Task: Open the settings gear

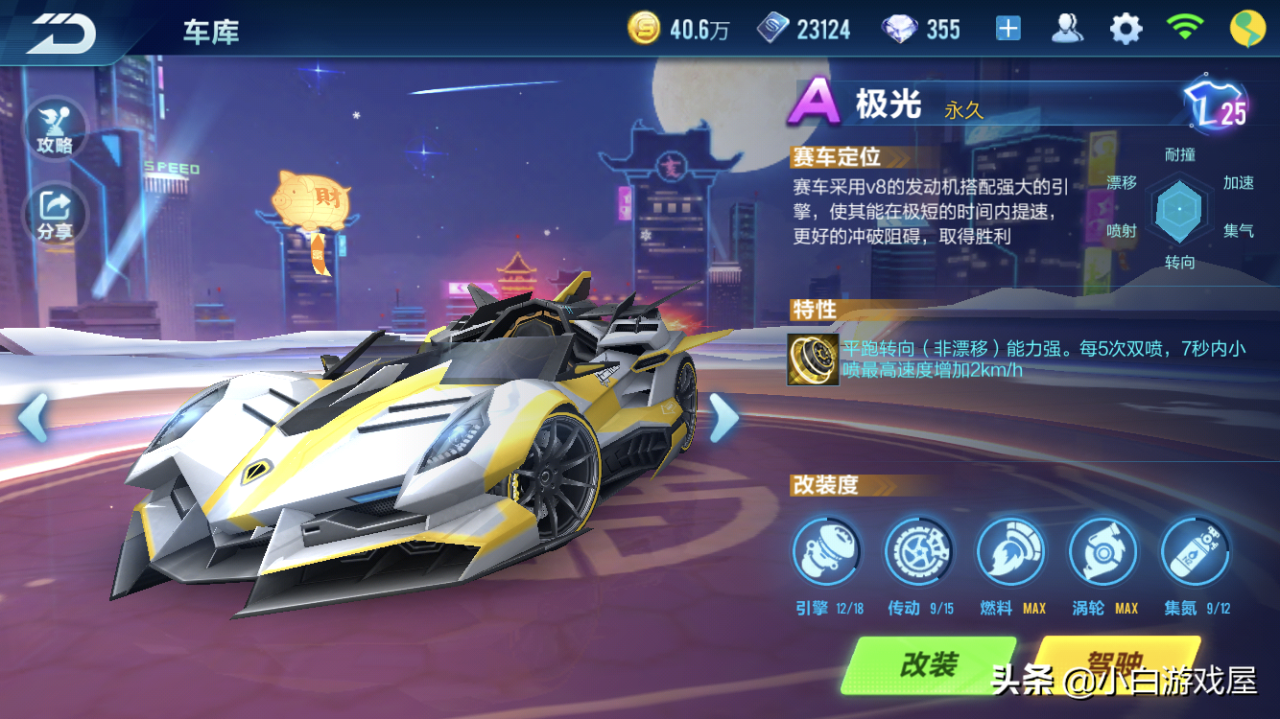Action: coord(1126,29)
